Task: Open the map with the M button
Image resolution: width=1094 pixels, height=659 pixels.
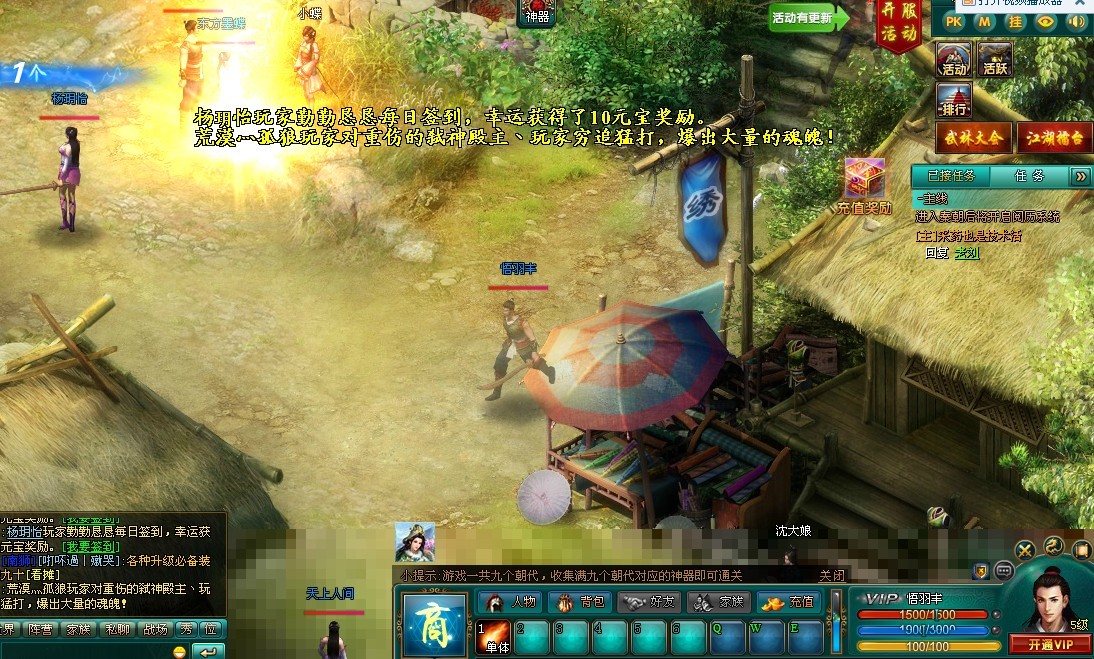Action: [985, 21]
